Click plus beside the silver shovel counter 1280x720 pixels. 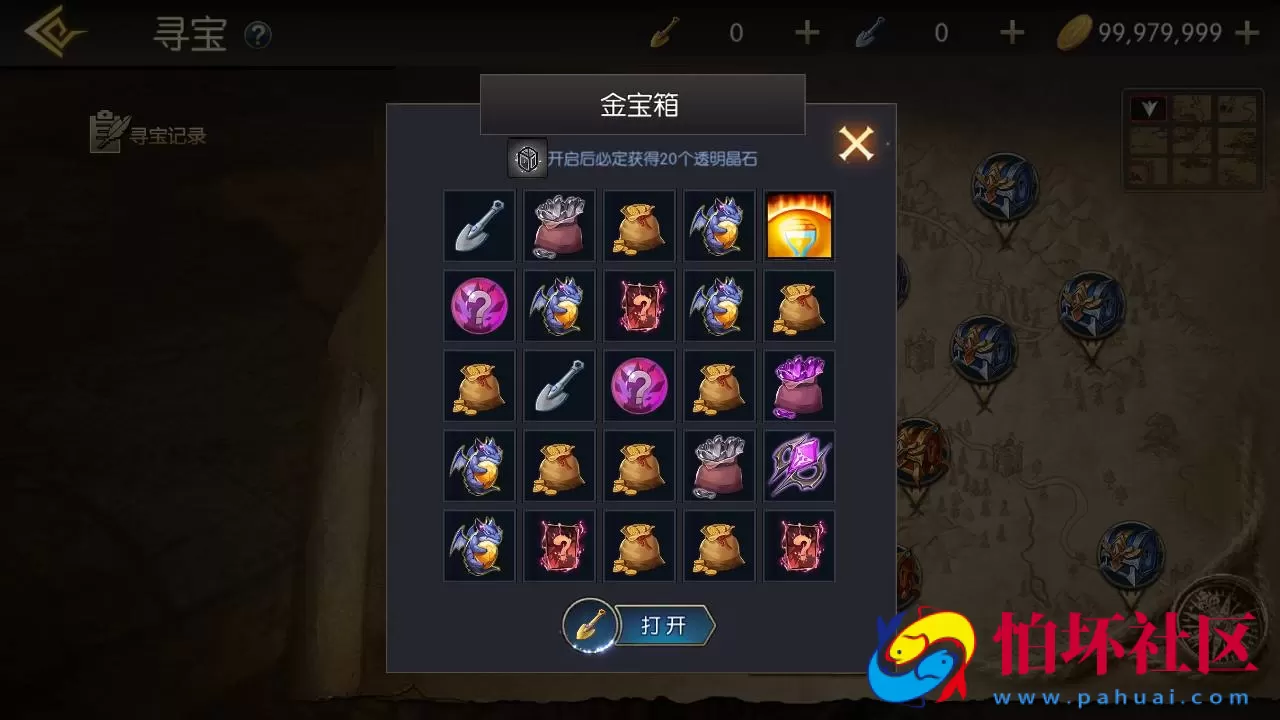1010,32
